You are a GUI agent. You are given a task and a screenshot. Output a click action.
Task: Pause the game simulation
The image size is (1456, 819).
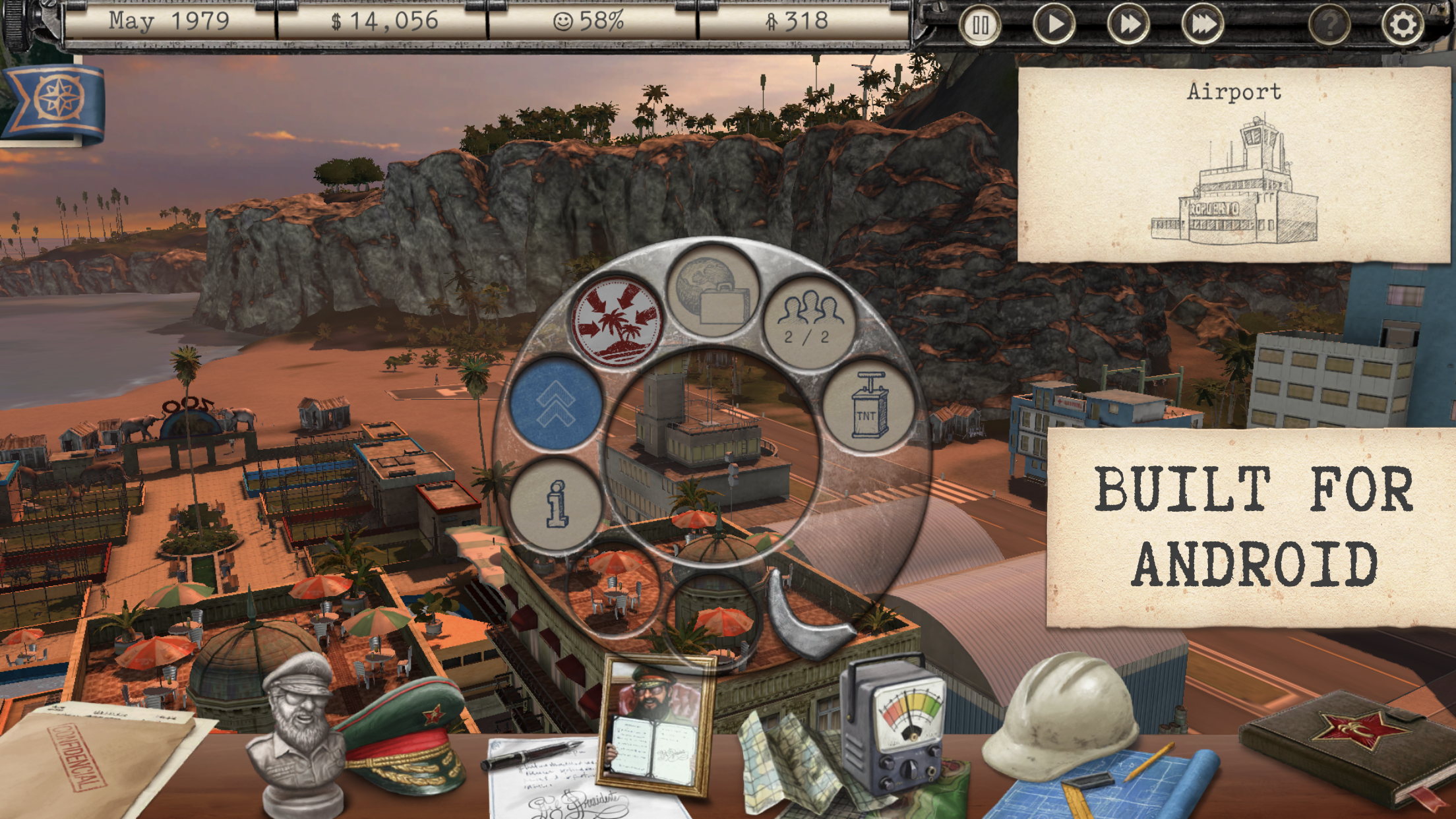click(x=981, y=24)
